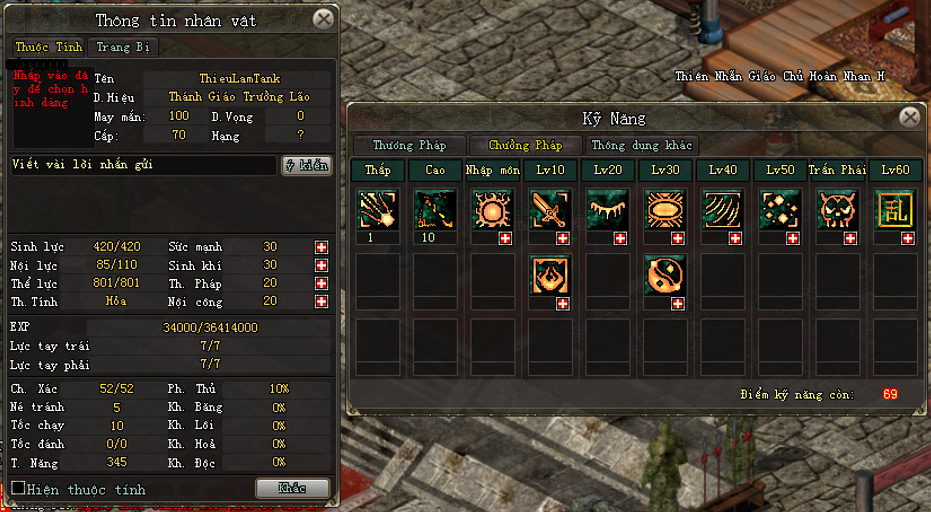Click the kiến button beside the message
931x512 pixels.
[307, 166]
